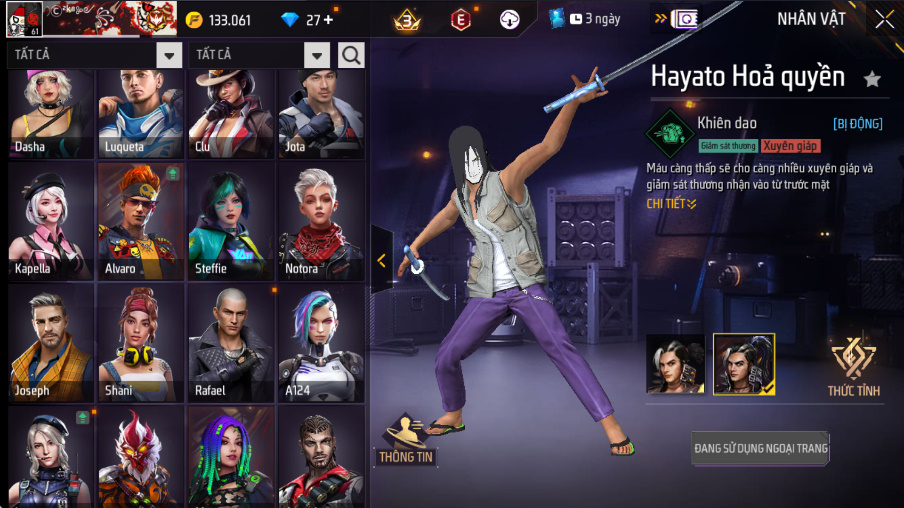Viewport: 904px width, 508px height.
Task: Open the search magnifier button
Action: coord(351,55)
